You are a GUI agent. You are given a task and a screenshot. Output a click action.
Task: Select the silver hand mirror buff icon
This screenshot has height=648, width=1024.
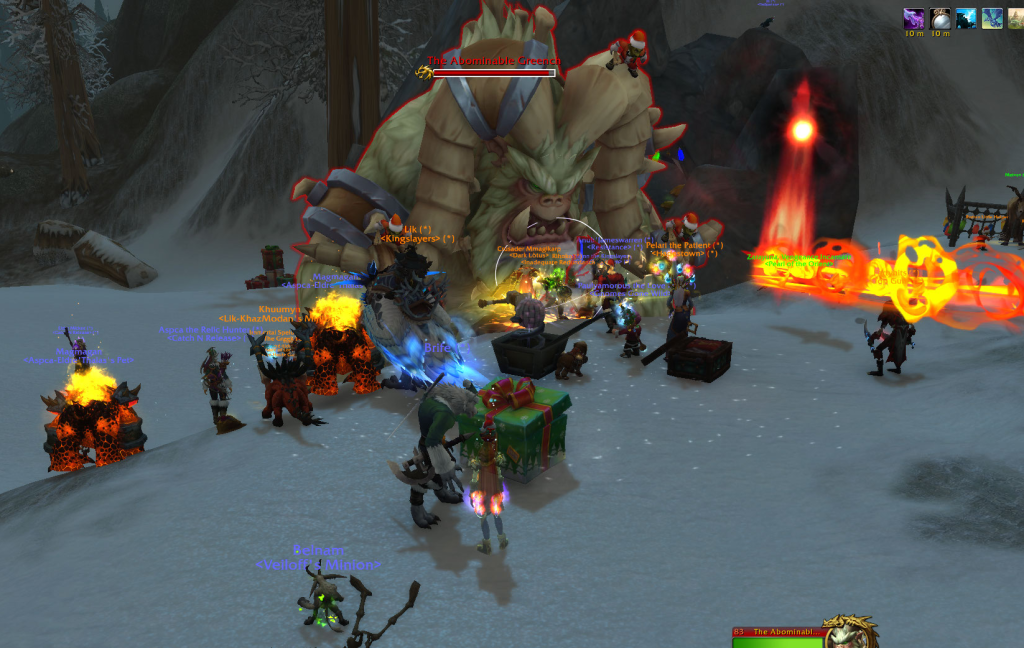(940, 18)
